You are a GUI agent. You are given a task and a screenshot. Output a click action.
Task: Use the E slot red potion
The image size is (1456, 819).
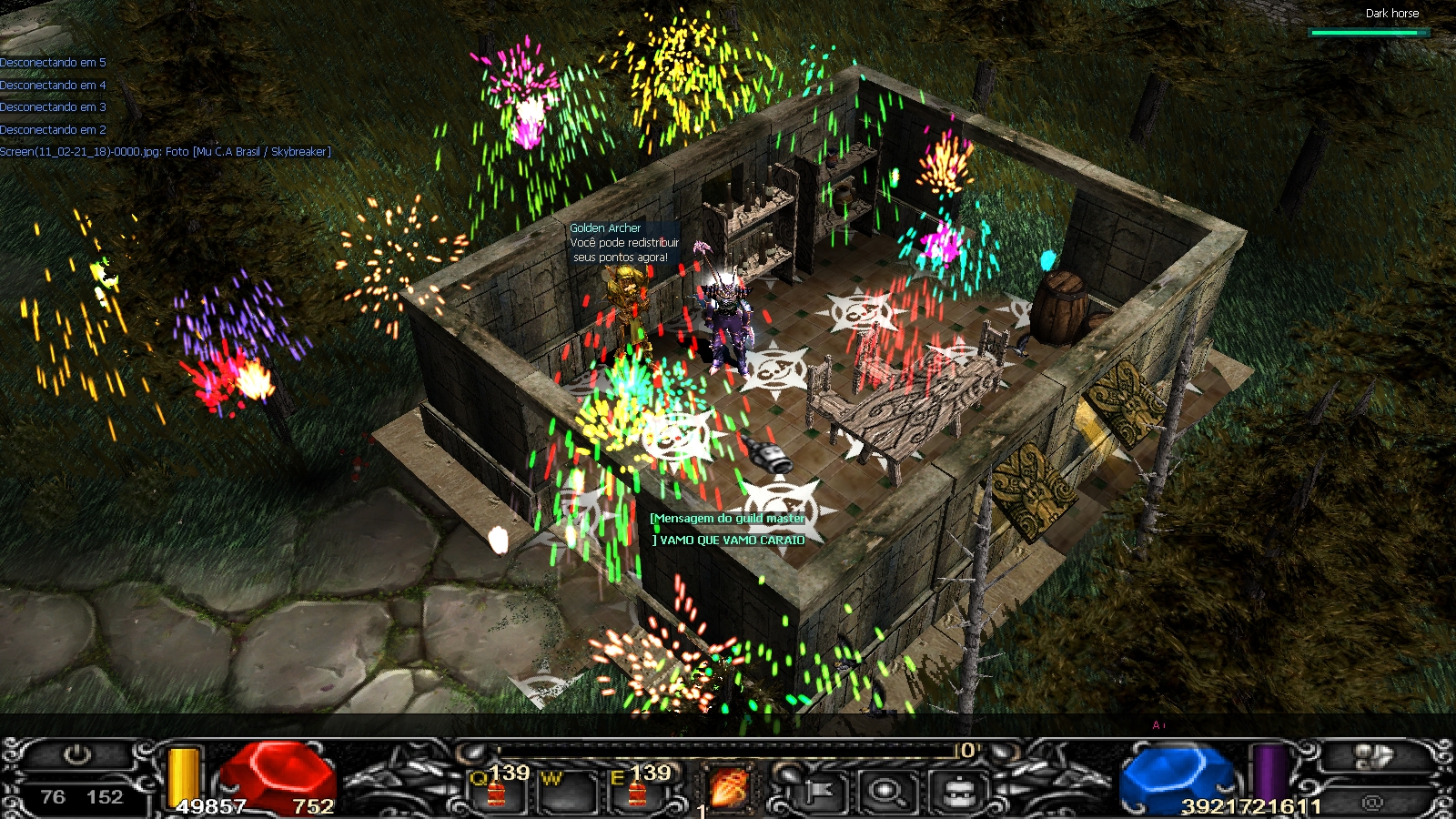(x=636, y=792)
